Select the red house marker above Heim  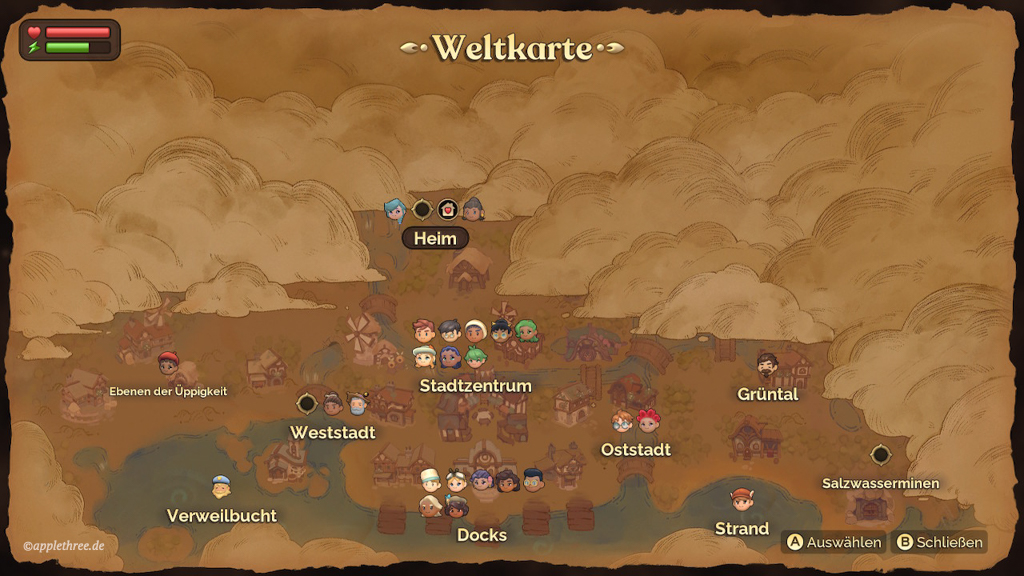(x=447, y=209)
